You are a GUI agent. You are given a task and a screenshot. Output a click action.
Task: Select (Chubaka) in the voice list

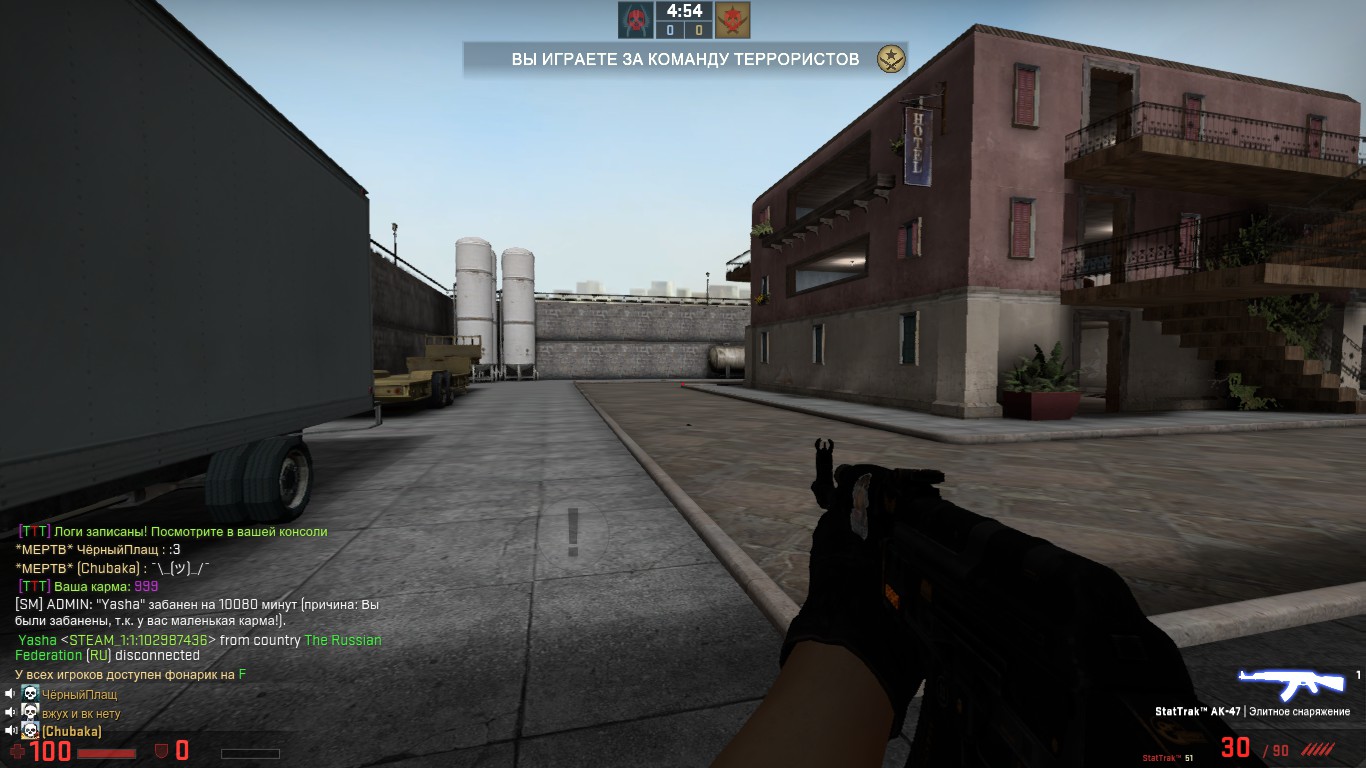tap(71, 732)
